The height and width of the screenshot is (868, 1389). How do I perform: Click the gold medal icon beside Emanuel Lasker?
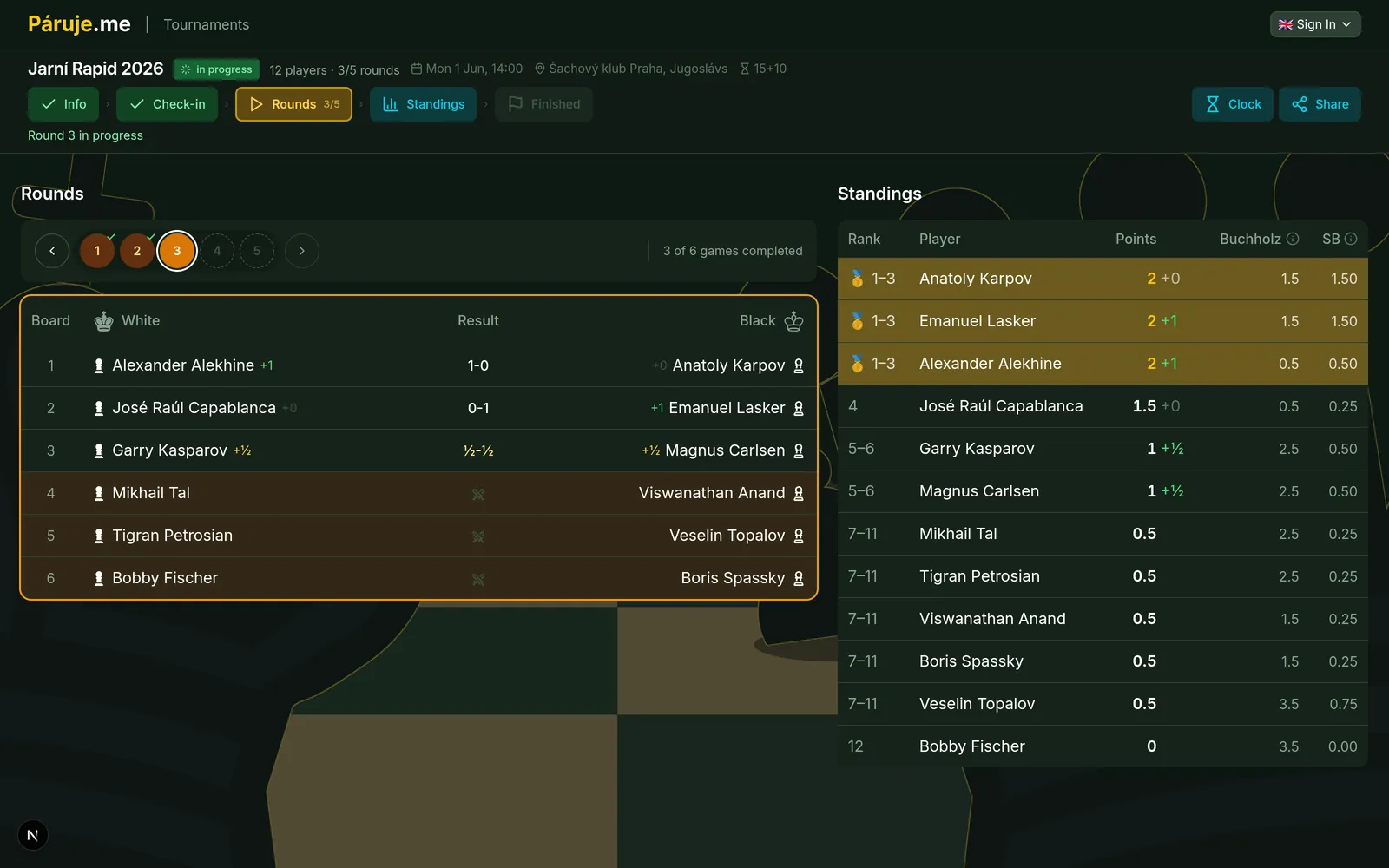click(x=856, y=321)
